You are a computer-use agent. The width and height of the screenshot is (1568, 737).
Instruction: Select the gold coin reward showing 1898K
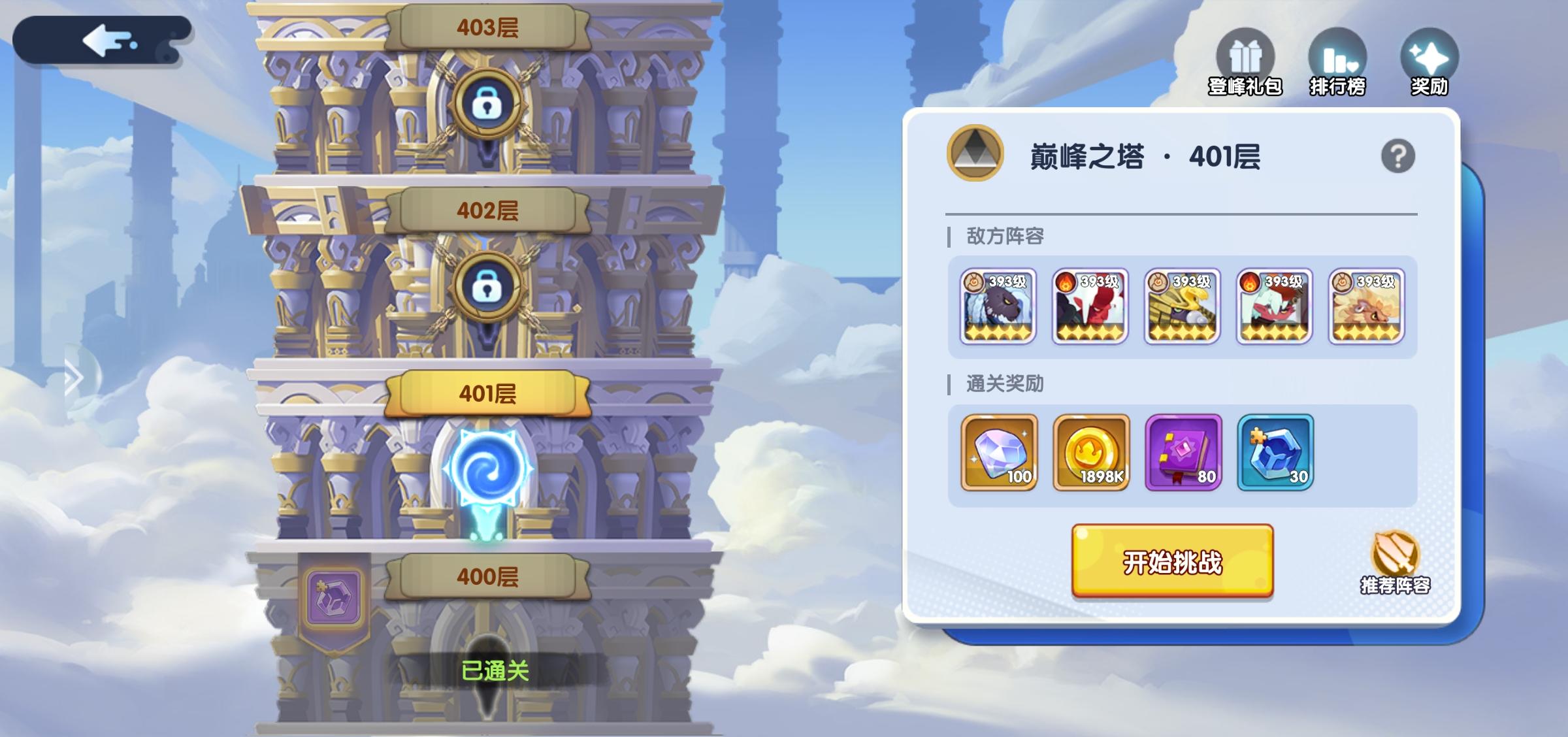(x=1090, y=452)
